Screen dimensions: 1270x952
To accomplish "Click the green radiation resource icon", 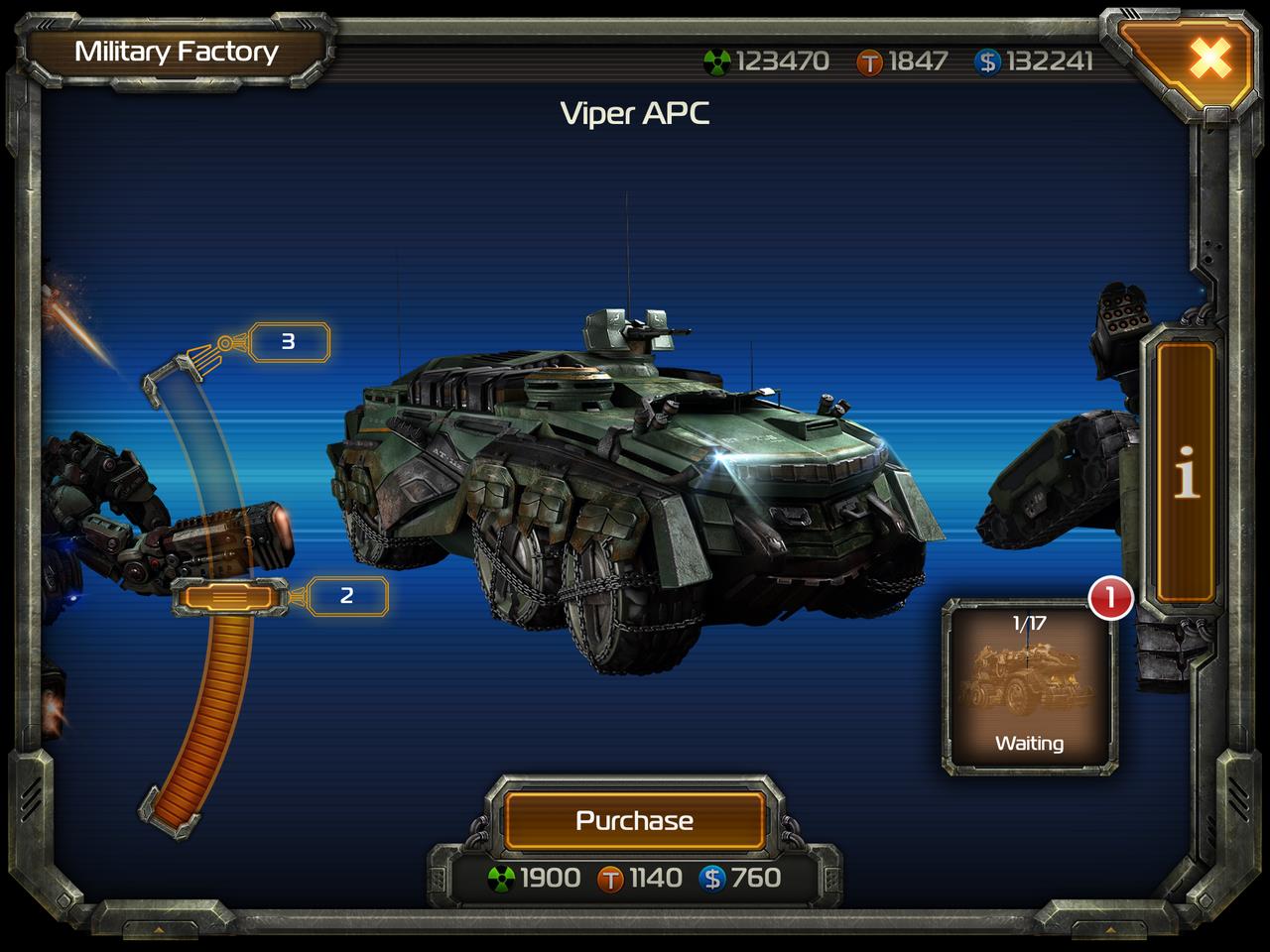I will pyautogui.click(x=718, y=59).
